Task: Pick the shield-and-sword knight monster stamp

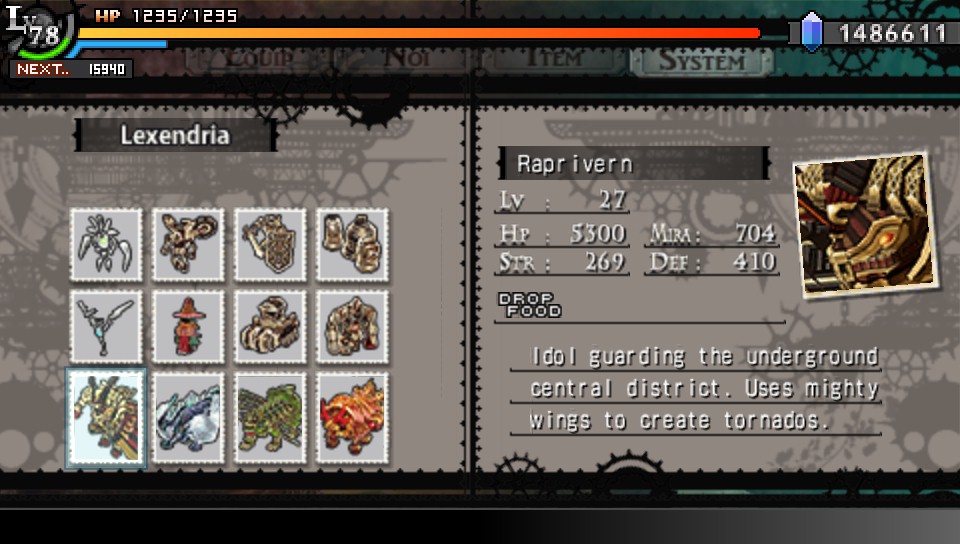Action: pos(269,245)
